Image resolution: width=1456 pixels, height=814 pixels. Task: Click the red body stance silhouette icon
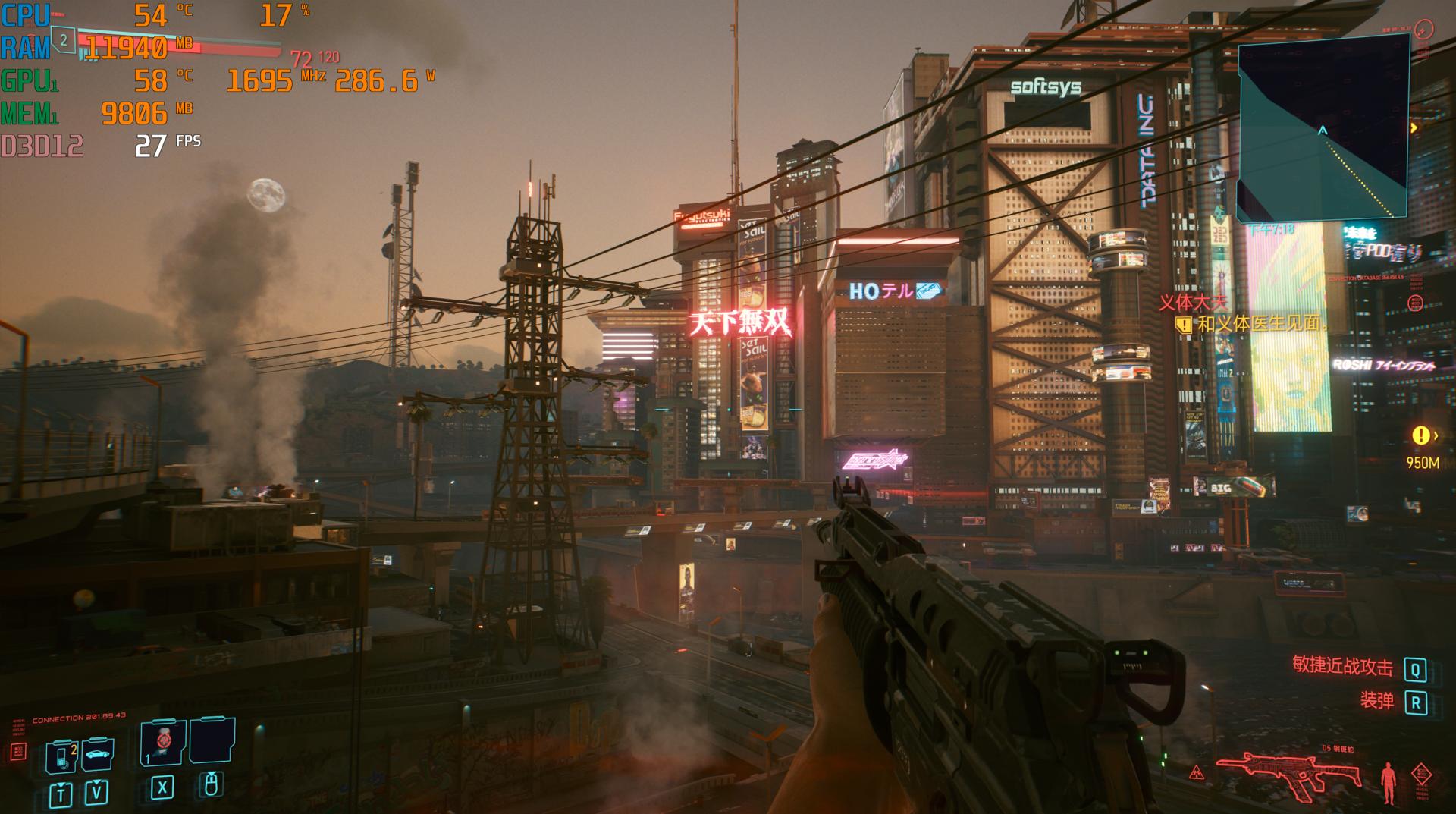[1389, 782]
